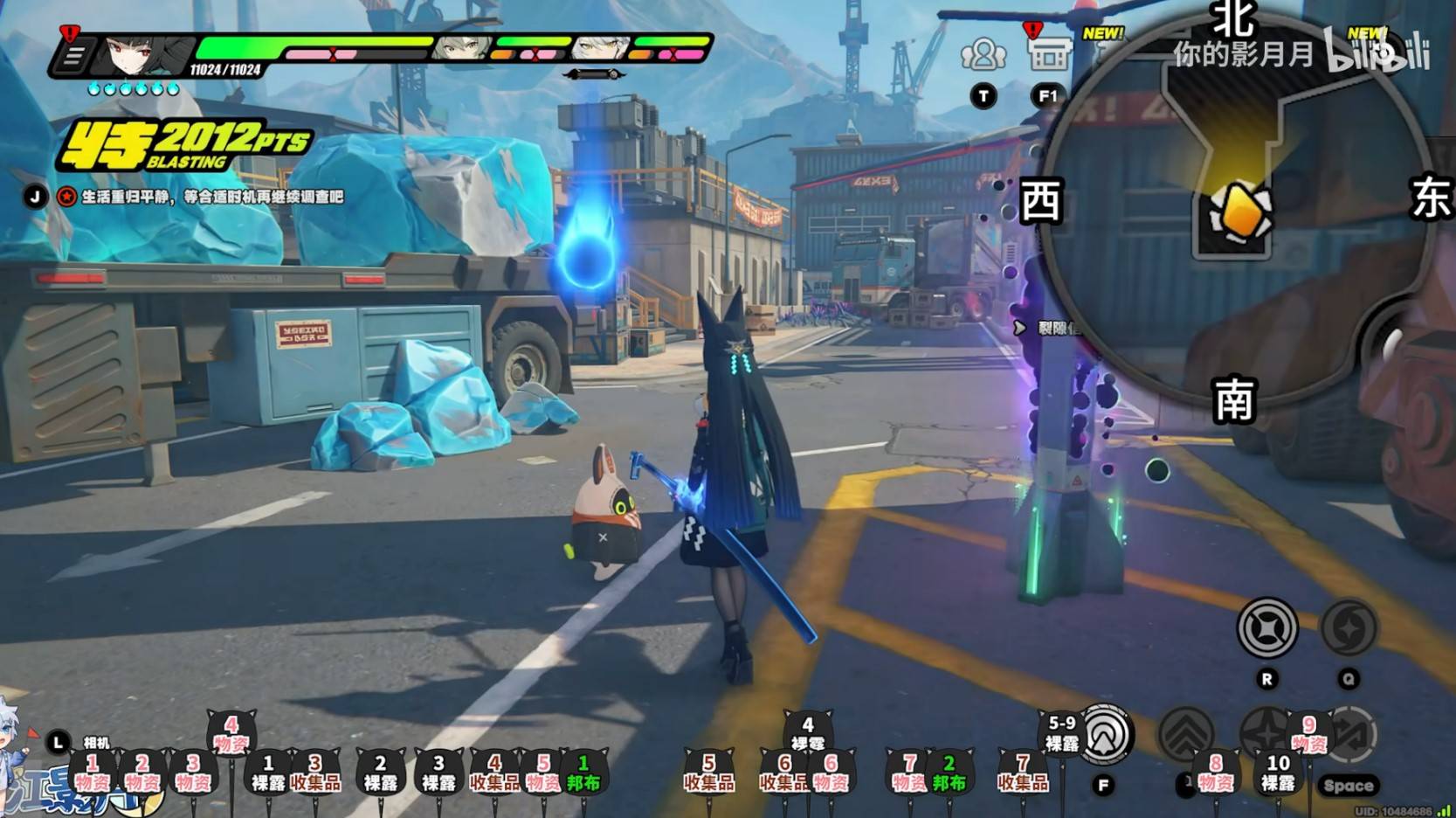Activate the Q swirl star ability icon
Viewport: 1456px width, 818px height.
click(1349, 627)
